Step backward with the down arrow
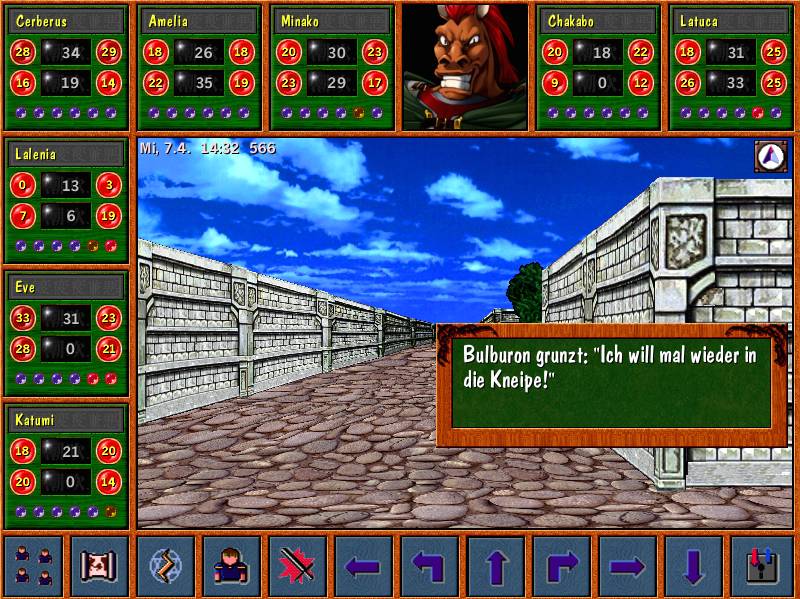This screenshot has height=599, width=800. coord(693,566)
